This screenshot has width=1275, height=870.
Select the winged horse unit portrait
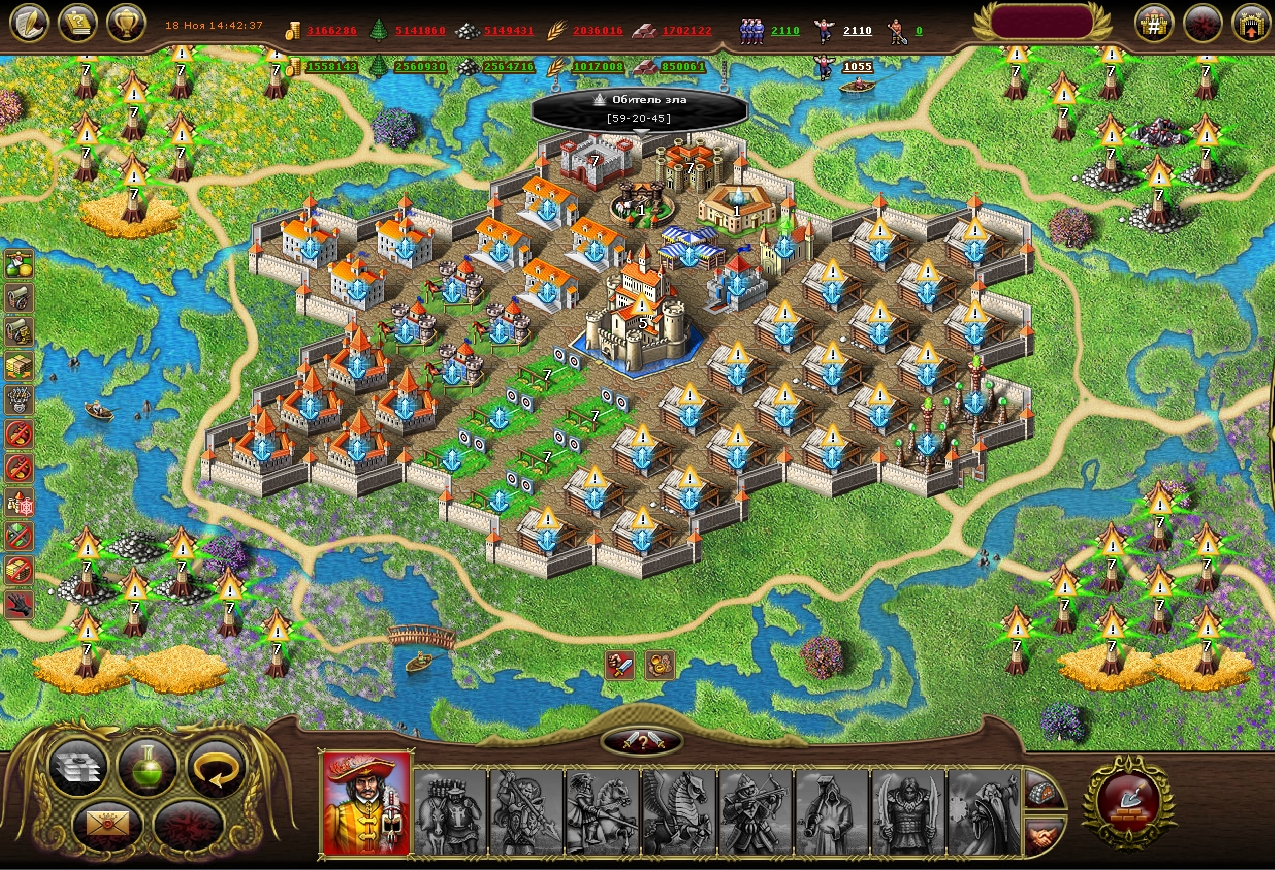679,811
